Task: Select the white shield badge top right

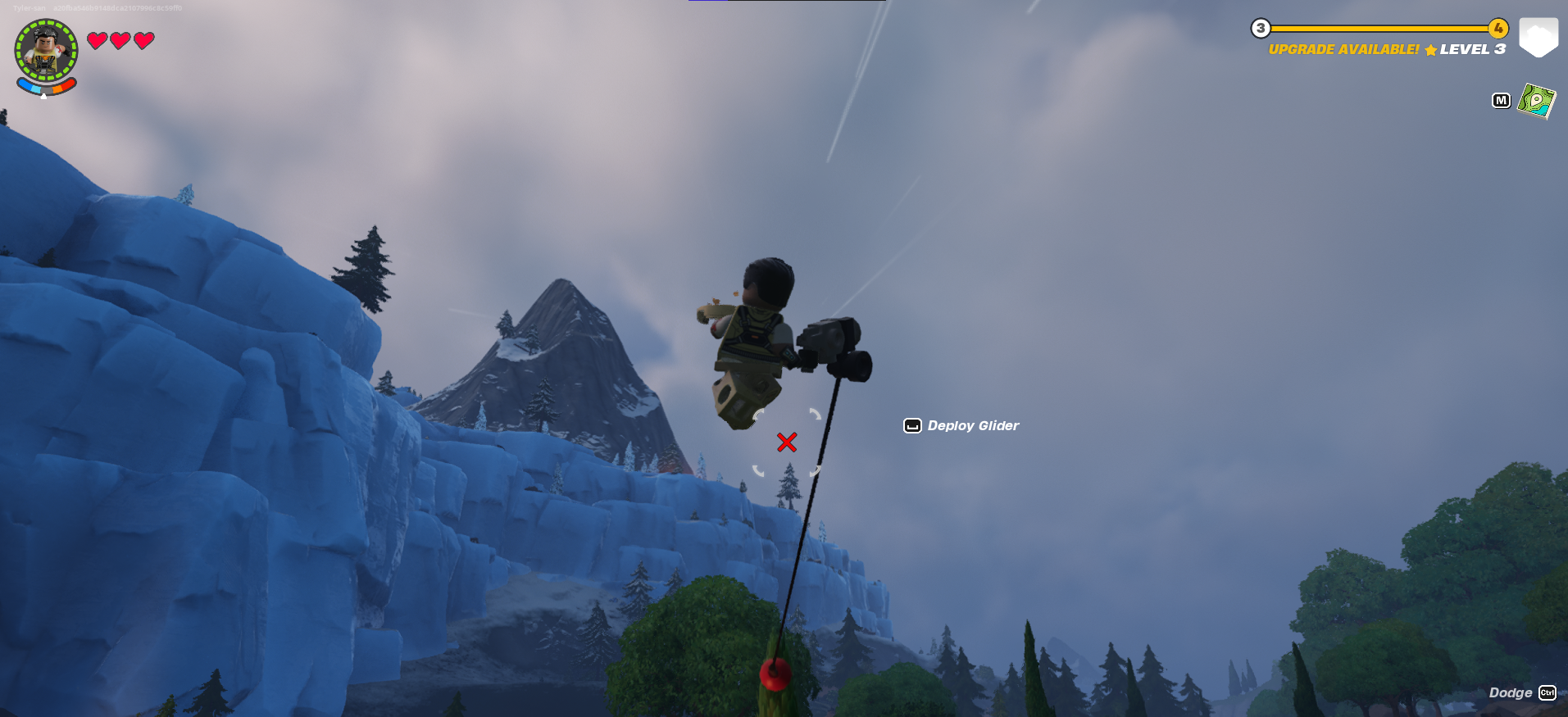Action: point(1539,35)
